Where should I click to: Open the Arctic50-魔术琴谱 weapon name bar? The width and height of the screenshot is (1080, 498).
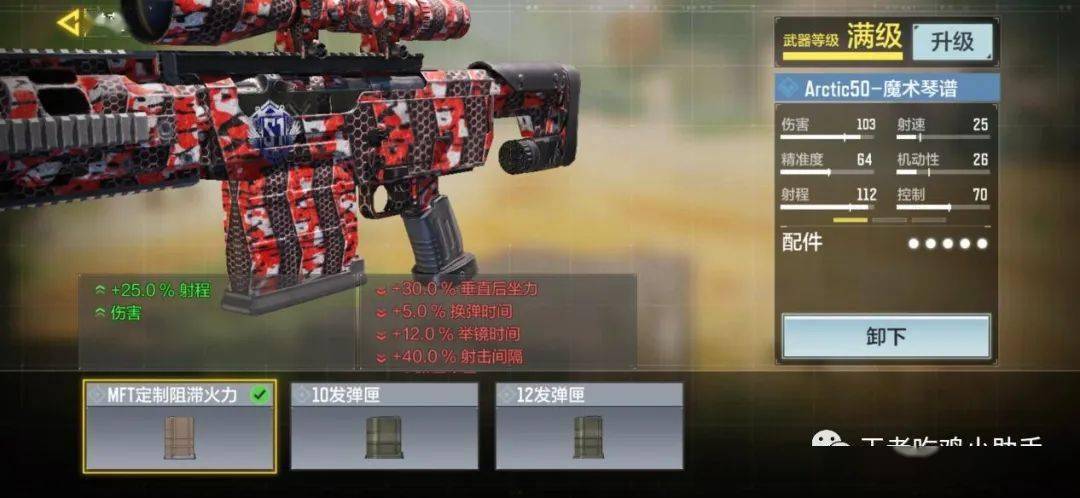coord(888,88)
